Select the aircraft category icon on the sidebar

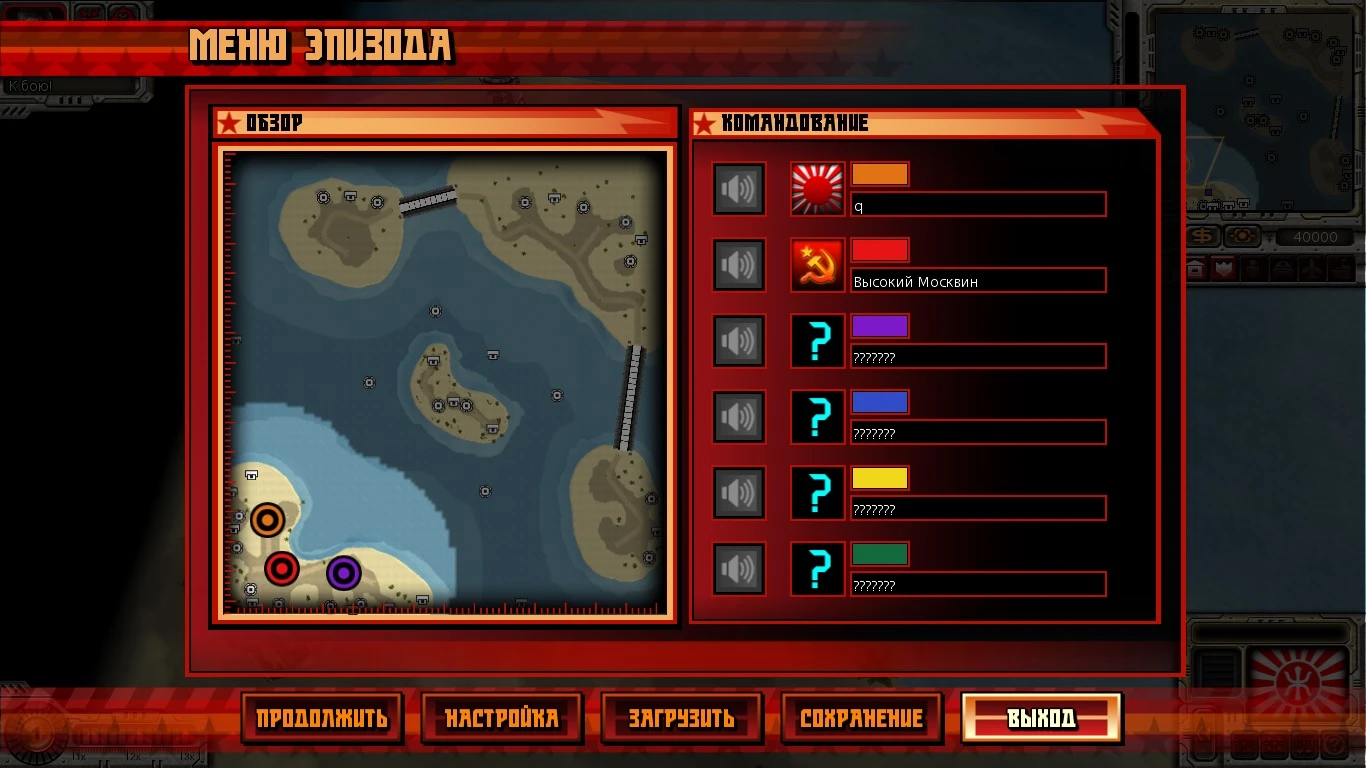point(1312,268)
